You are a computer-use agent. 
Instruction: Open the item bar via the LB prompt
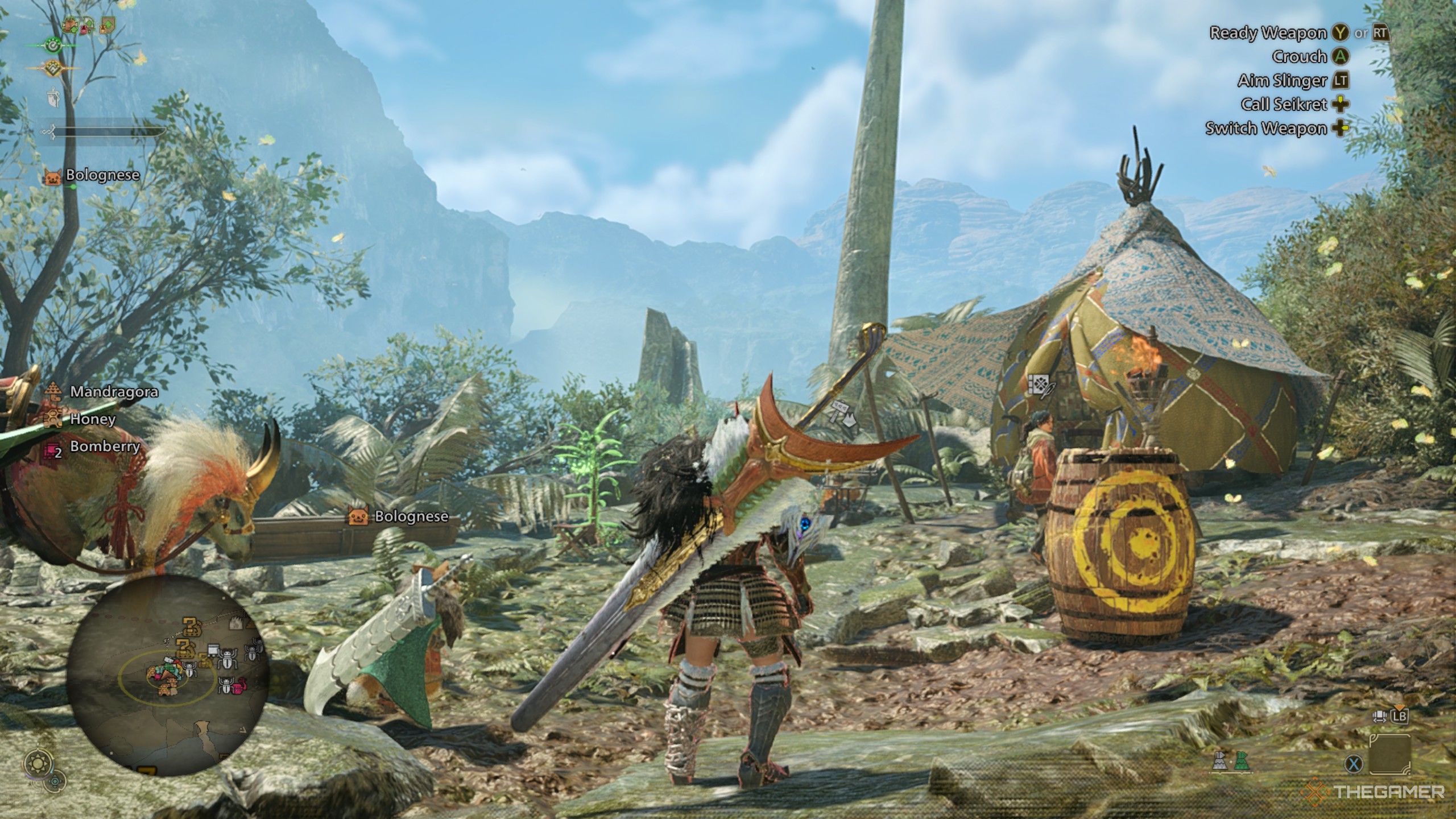(x=1400, y=717)
